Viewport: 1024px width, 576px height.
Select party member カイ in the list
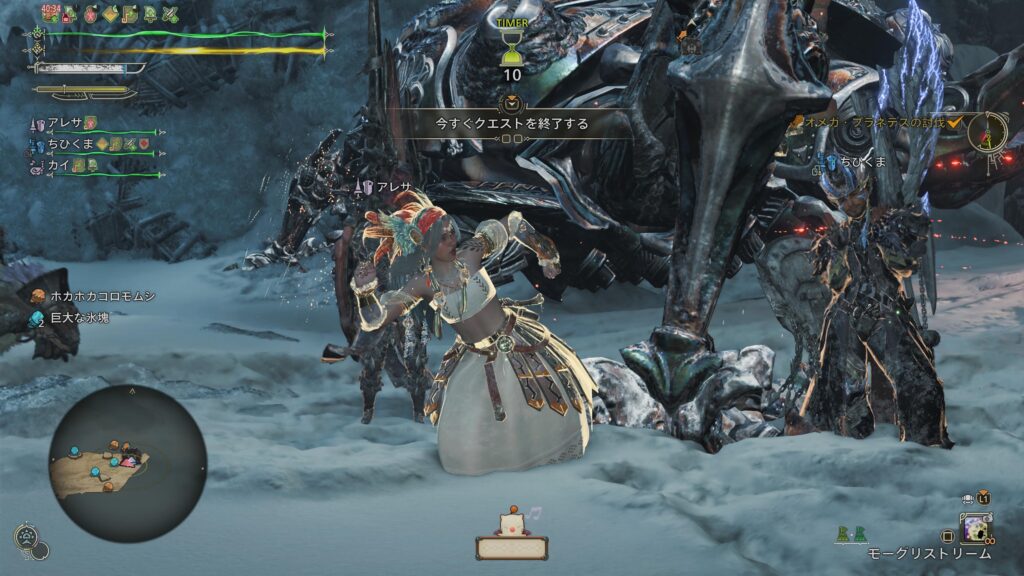click(57, 166)
